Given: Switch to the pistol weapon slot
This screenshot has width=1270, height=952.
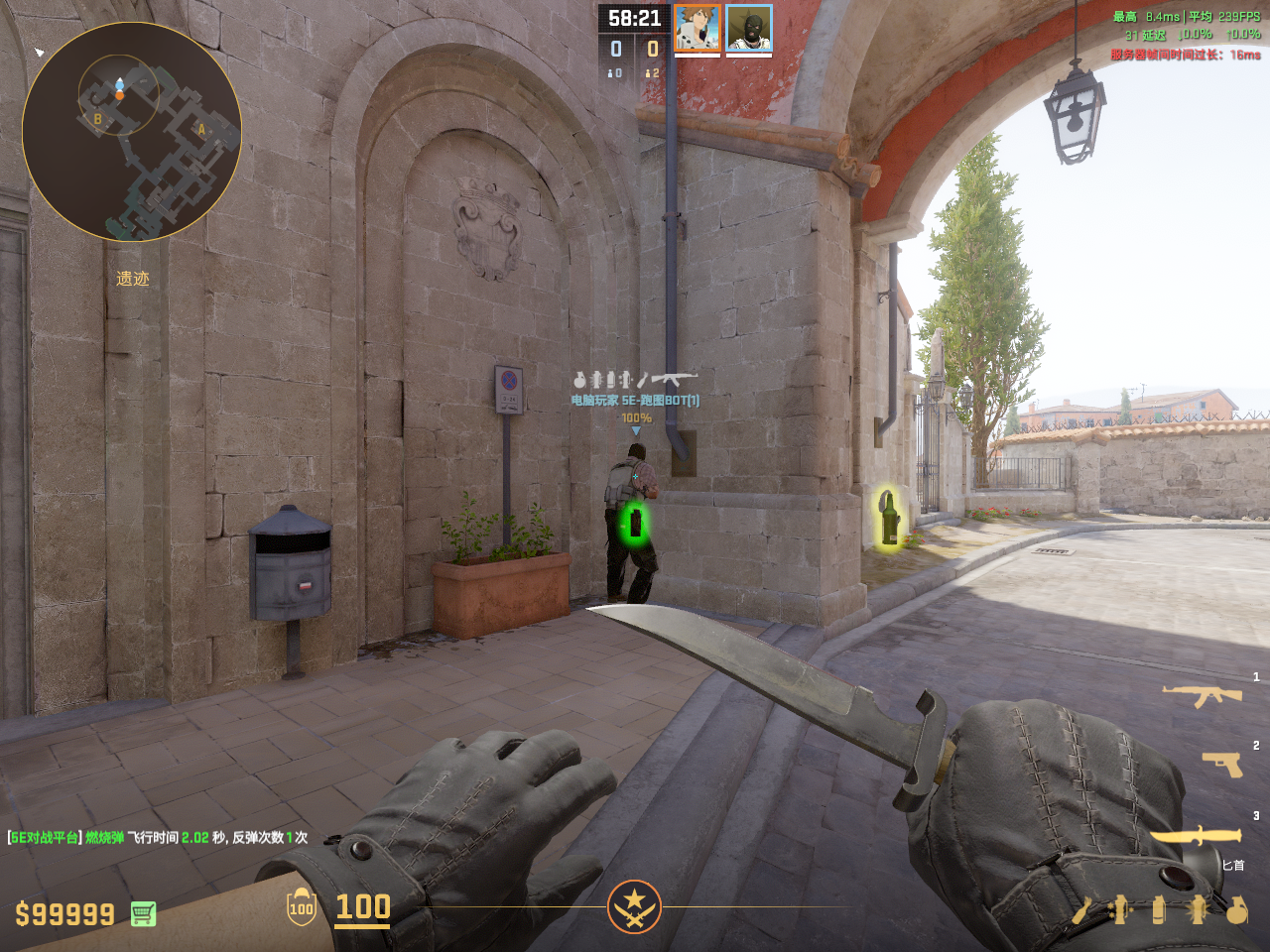Looking at the screenshot, I should (x=1222, y=764).
